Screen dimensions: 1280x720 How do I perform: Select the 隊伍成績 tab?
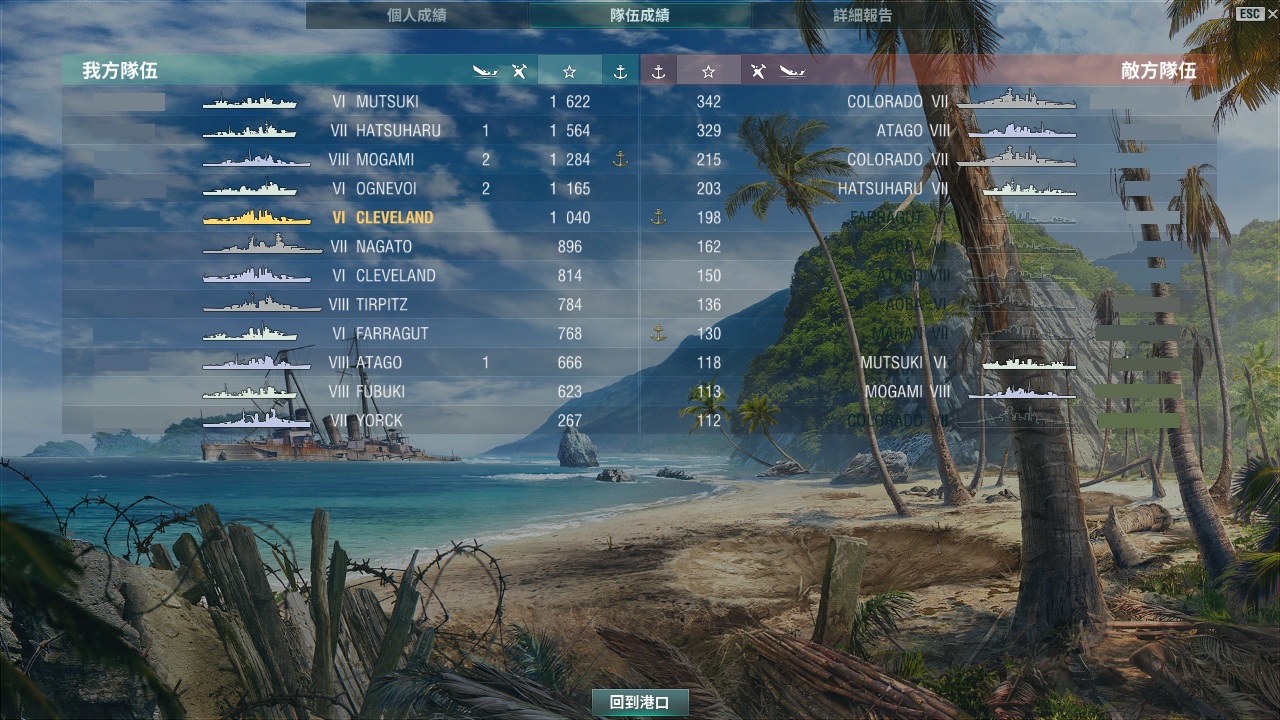[640, 15]
